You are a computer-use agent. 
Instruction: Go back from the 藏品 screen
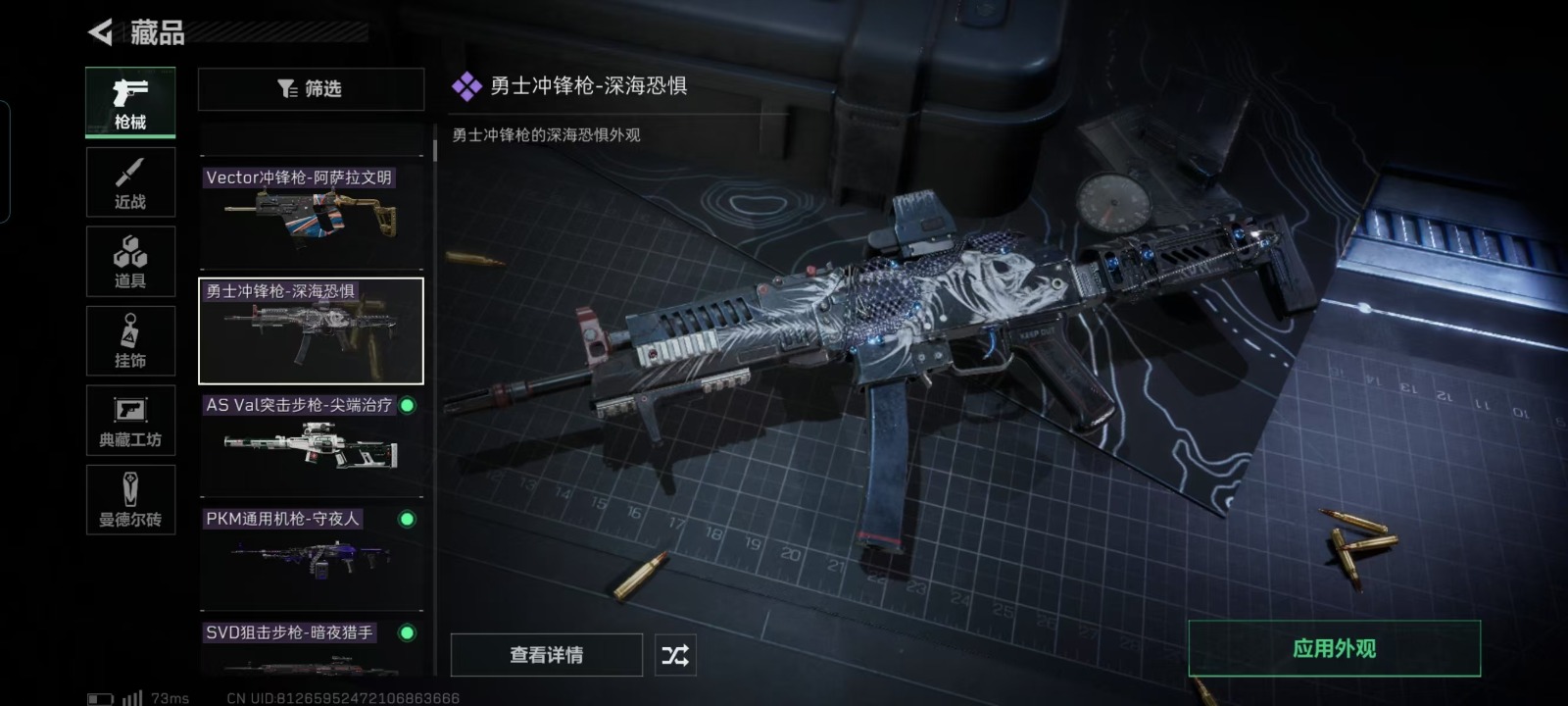101,32
